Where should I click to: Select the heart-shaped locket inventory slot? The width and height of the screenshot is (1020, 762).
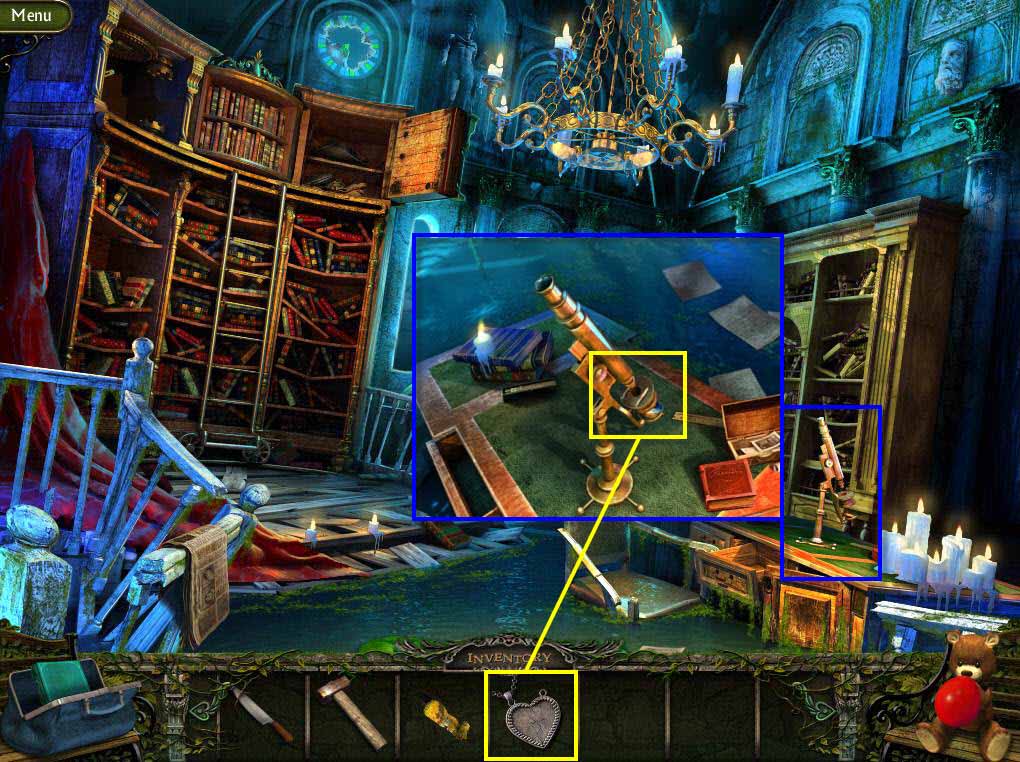[x=531, y=715]
